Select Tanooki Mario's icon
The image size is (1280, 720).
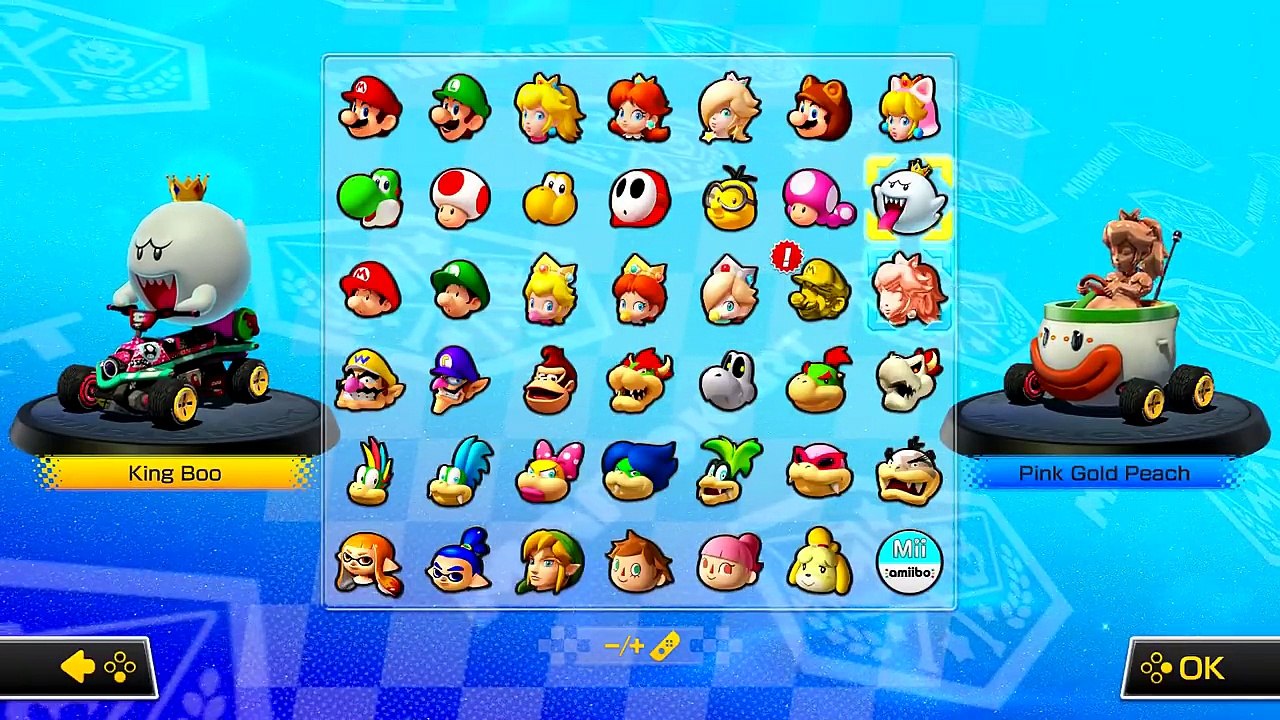coord(819,108)
